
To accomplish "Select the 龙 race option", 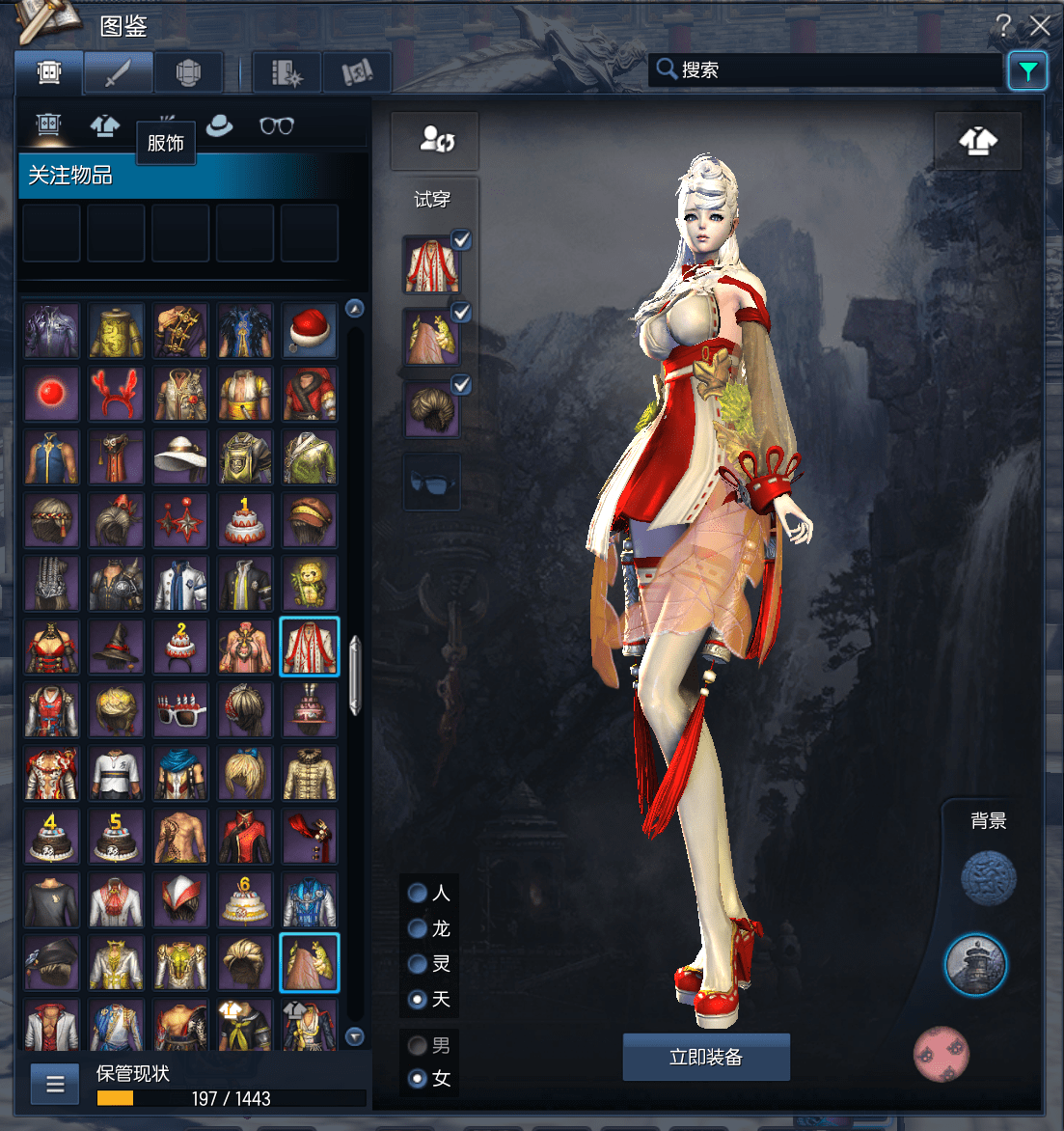I will coord(419,928).
